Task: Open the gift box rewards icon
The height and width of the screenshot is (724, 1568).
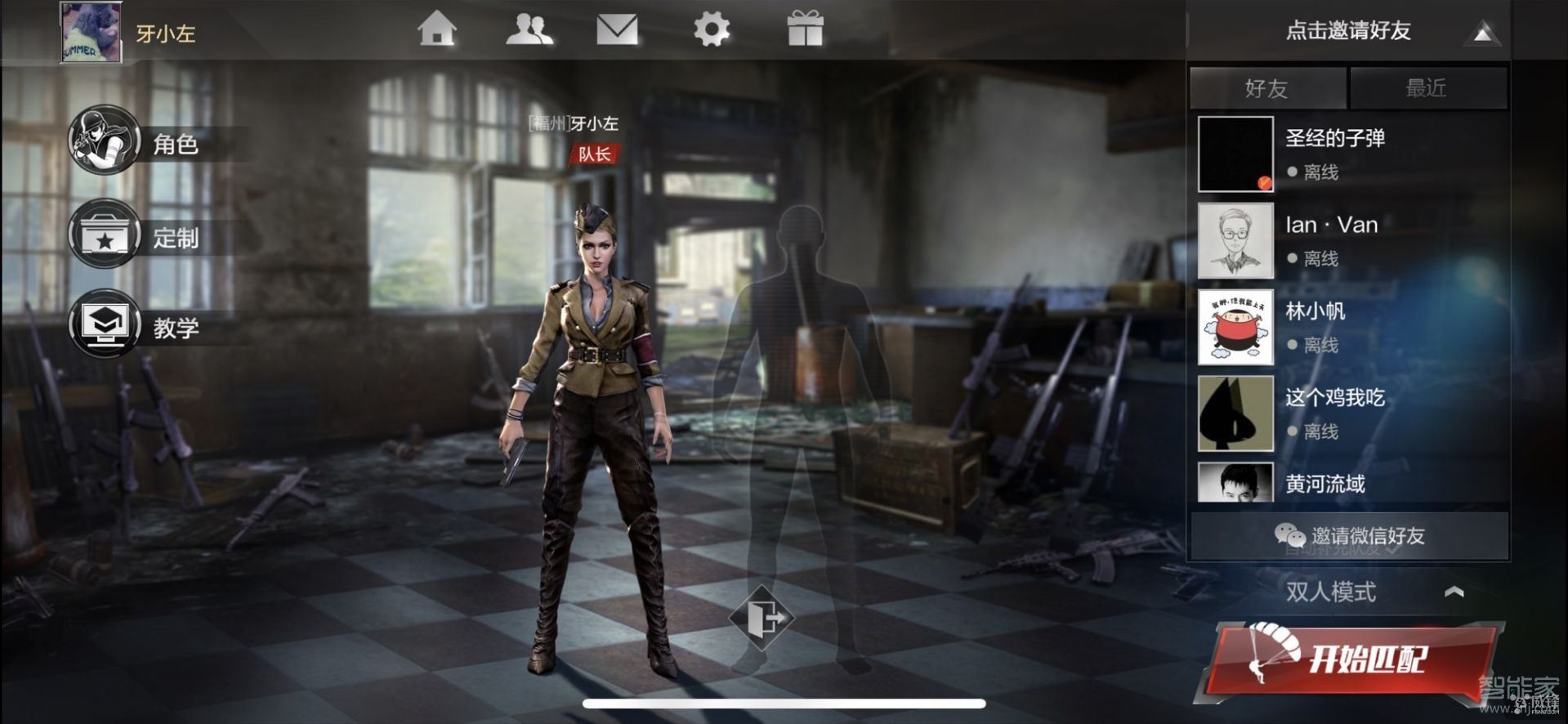Action: [x=805, y=30]
